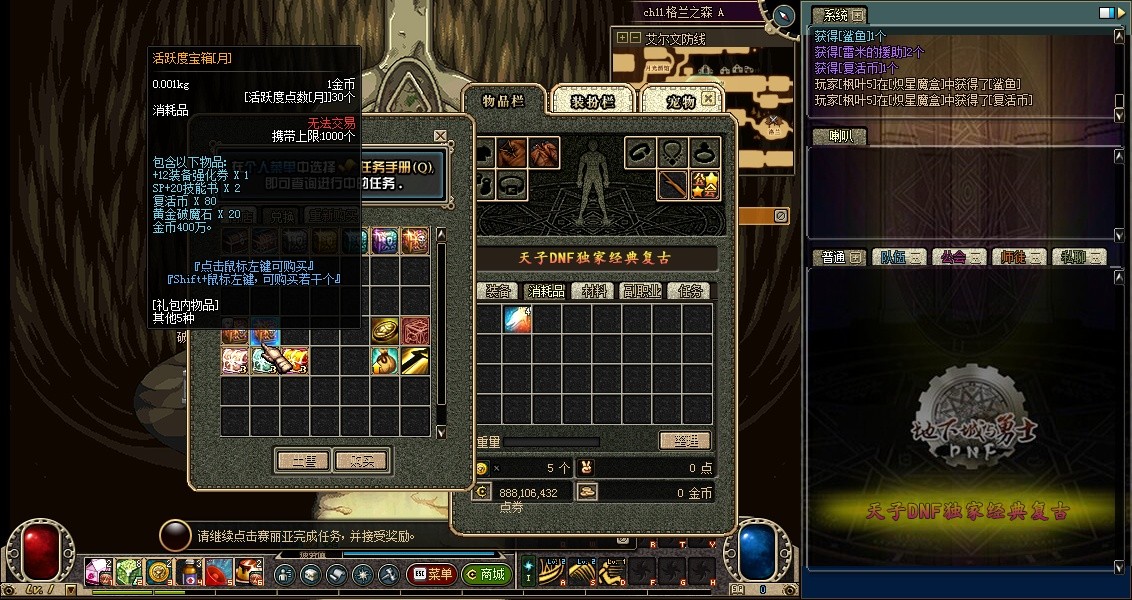The image size is (1132, 600).
Task: Use the red potion bottle hotbar slot
Action: (188, 573)
